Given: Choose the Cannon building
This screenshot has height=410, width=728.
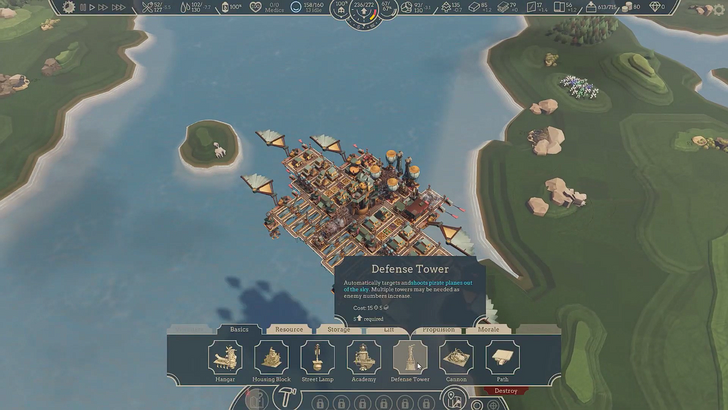Looking at the screenshot, I should click(x=456, y=359).
